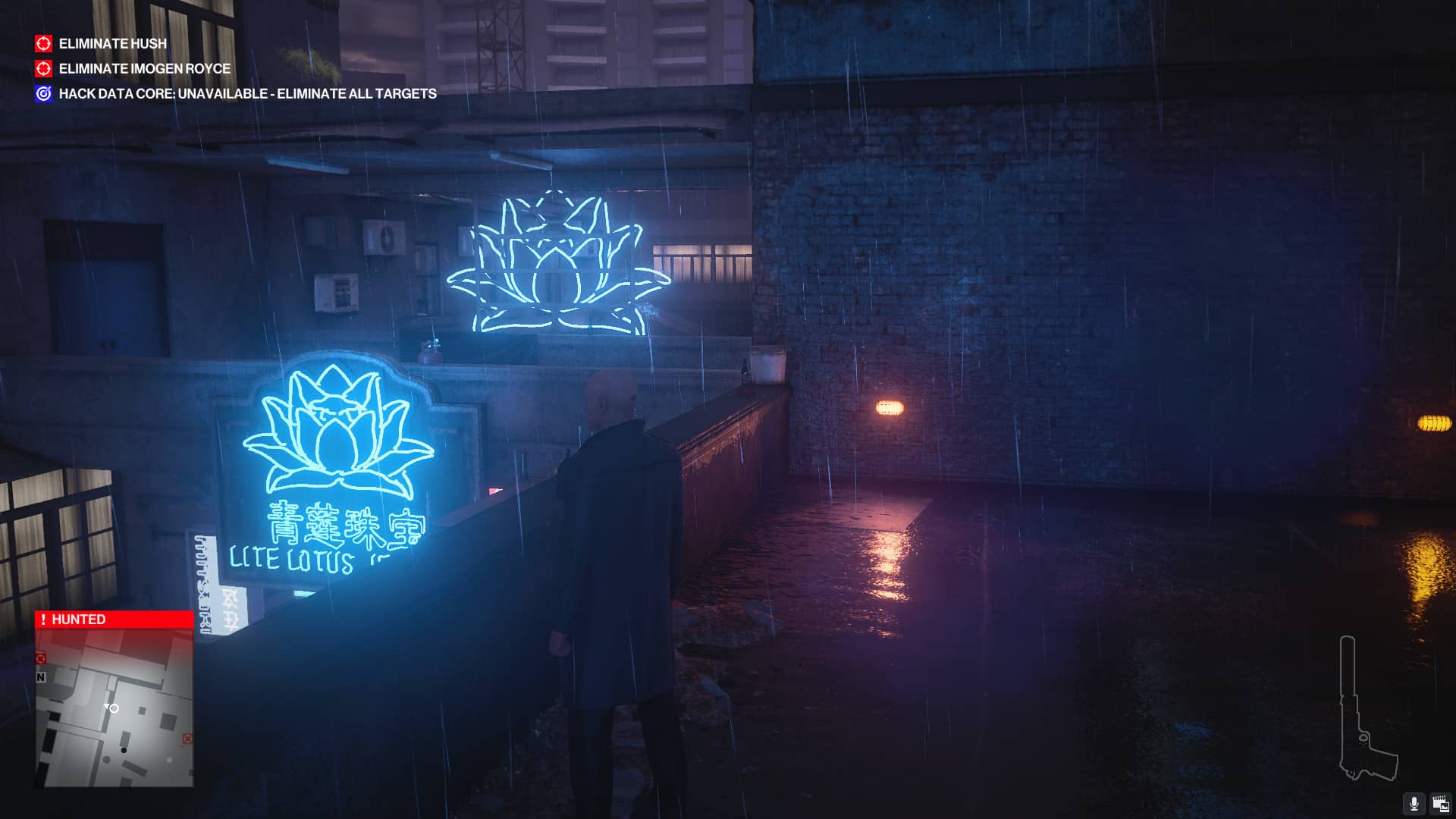1456x819 pixels.
Task: Select the north compass marker on the minimap
Action: click(41, 677)
